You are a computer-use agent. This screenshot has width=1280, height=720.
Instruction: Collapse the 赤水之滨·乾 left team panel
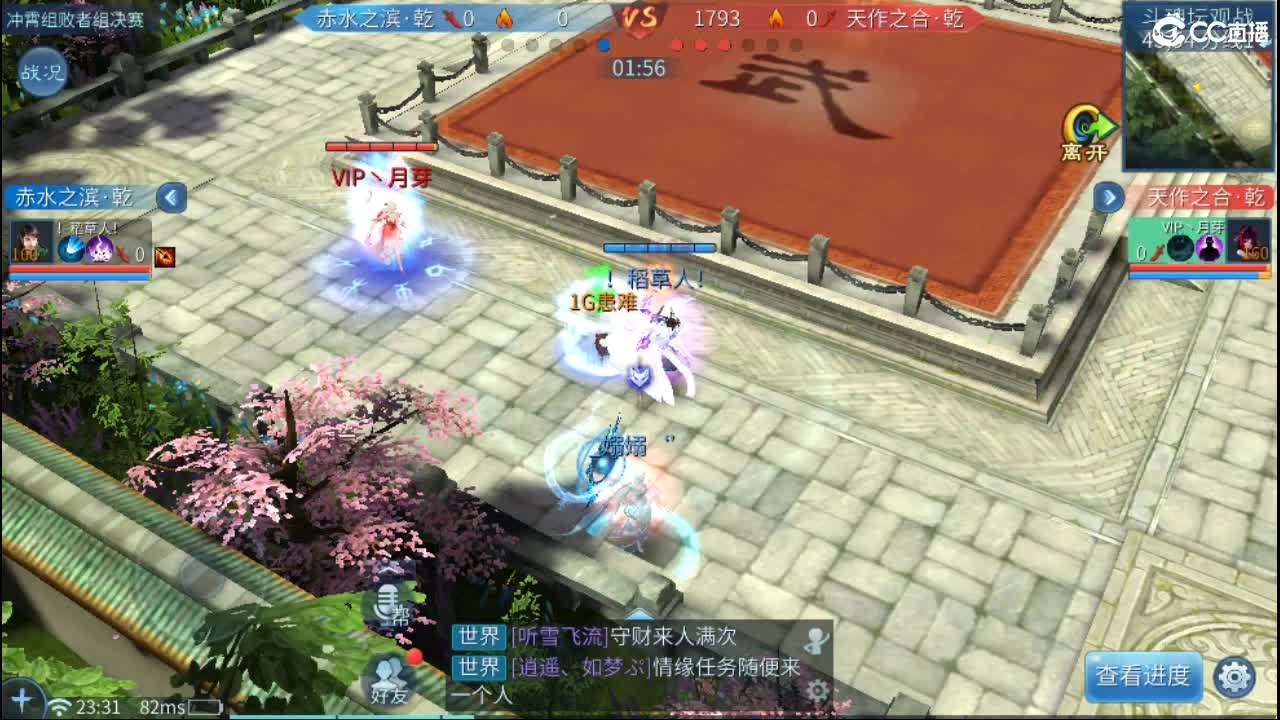click(169, 198)
